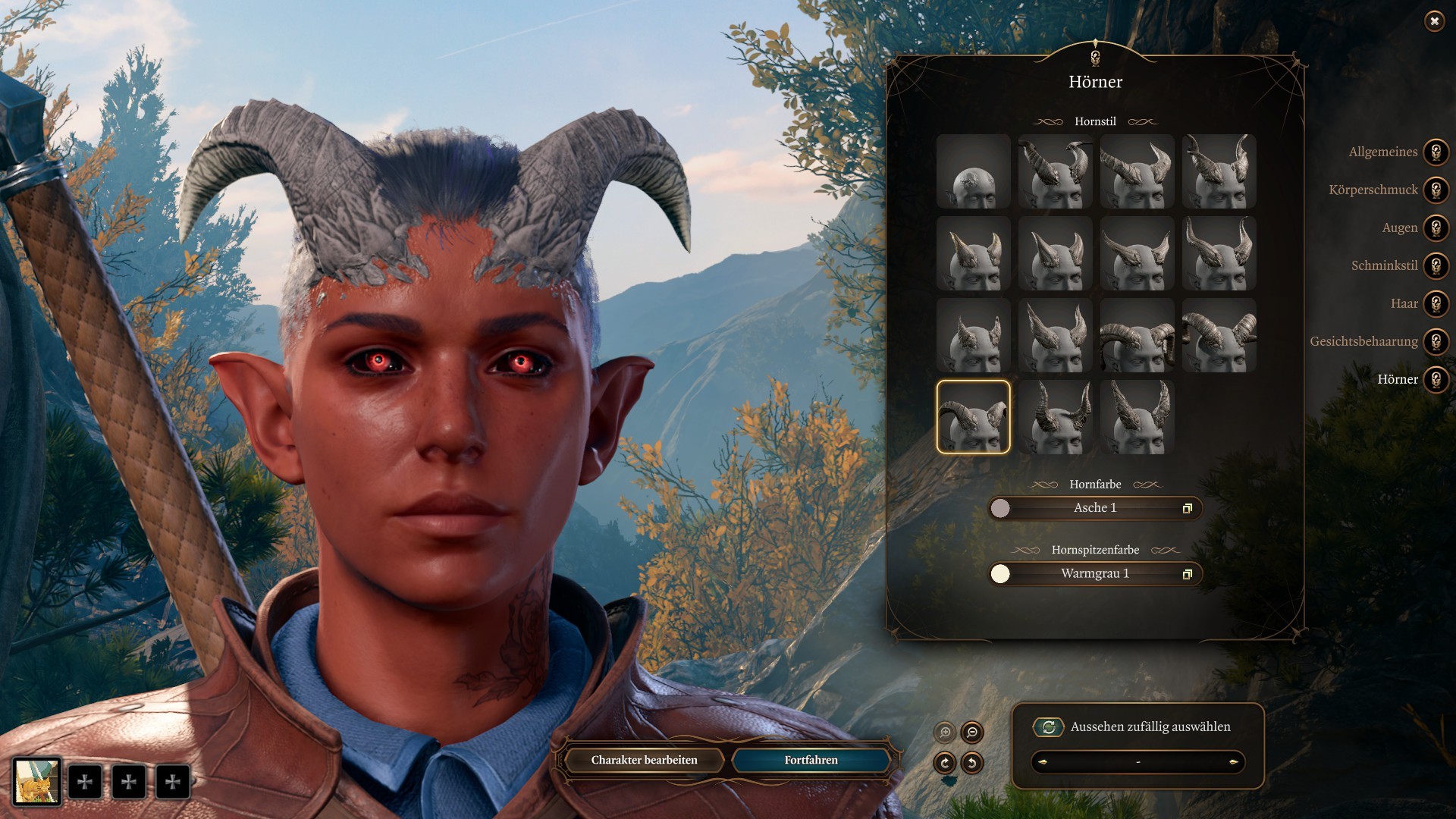Select the character portrait in party bar
This screenshot has width=1456, height=819.
(36, 781)
